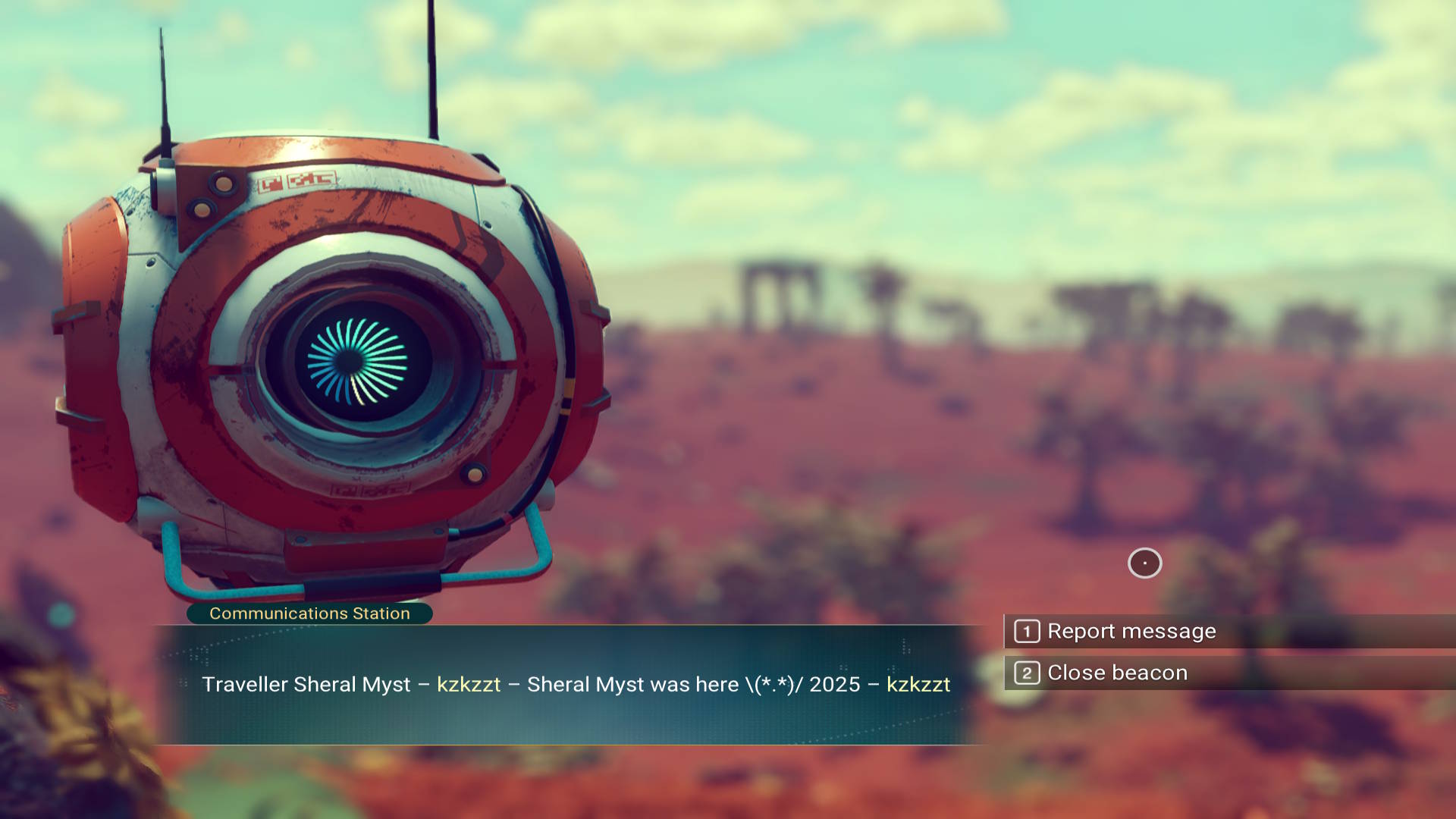Viewport: 1456px width, 819px height.
Task: Select Close beacon to exit
Action: point(1116,673)
